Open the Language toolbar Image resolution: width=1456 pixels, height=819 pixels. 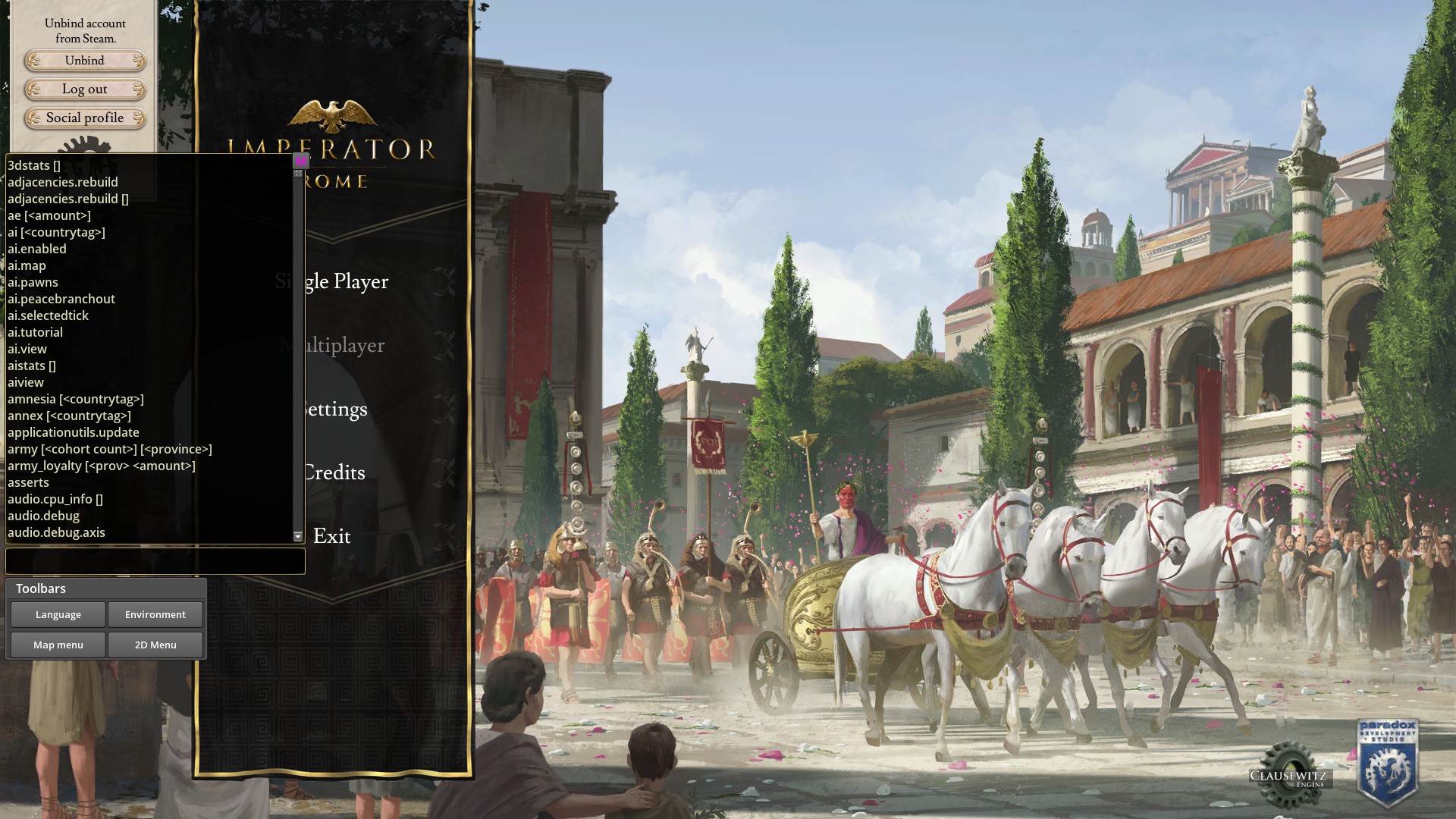point(58,615)
